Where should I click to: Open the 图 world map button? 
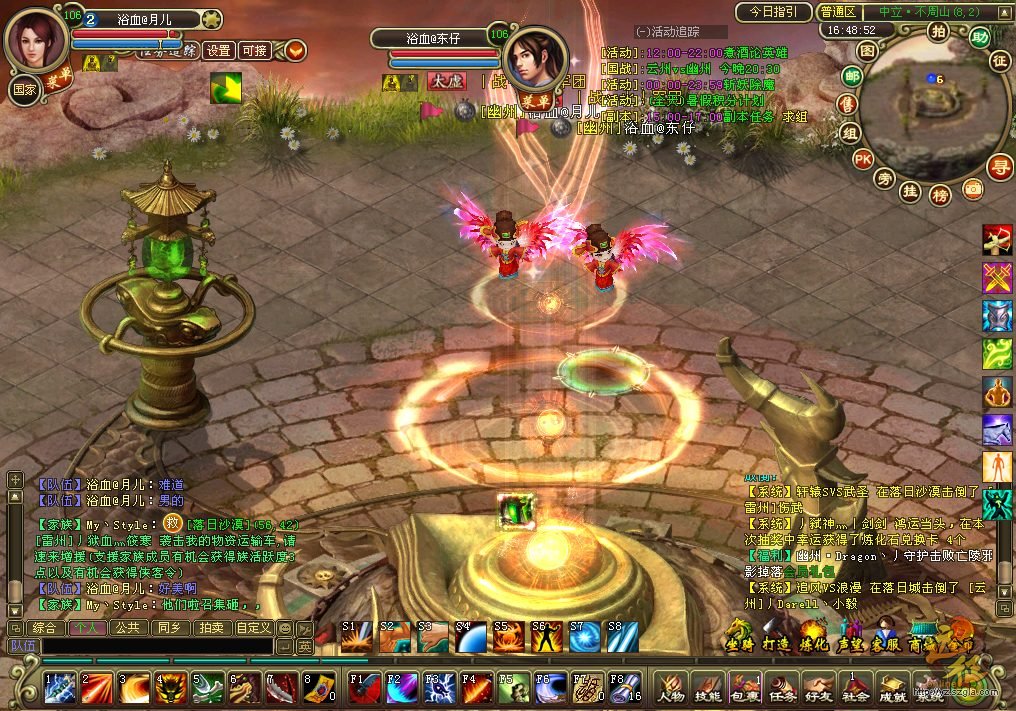click(867, 49)
